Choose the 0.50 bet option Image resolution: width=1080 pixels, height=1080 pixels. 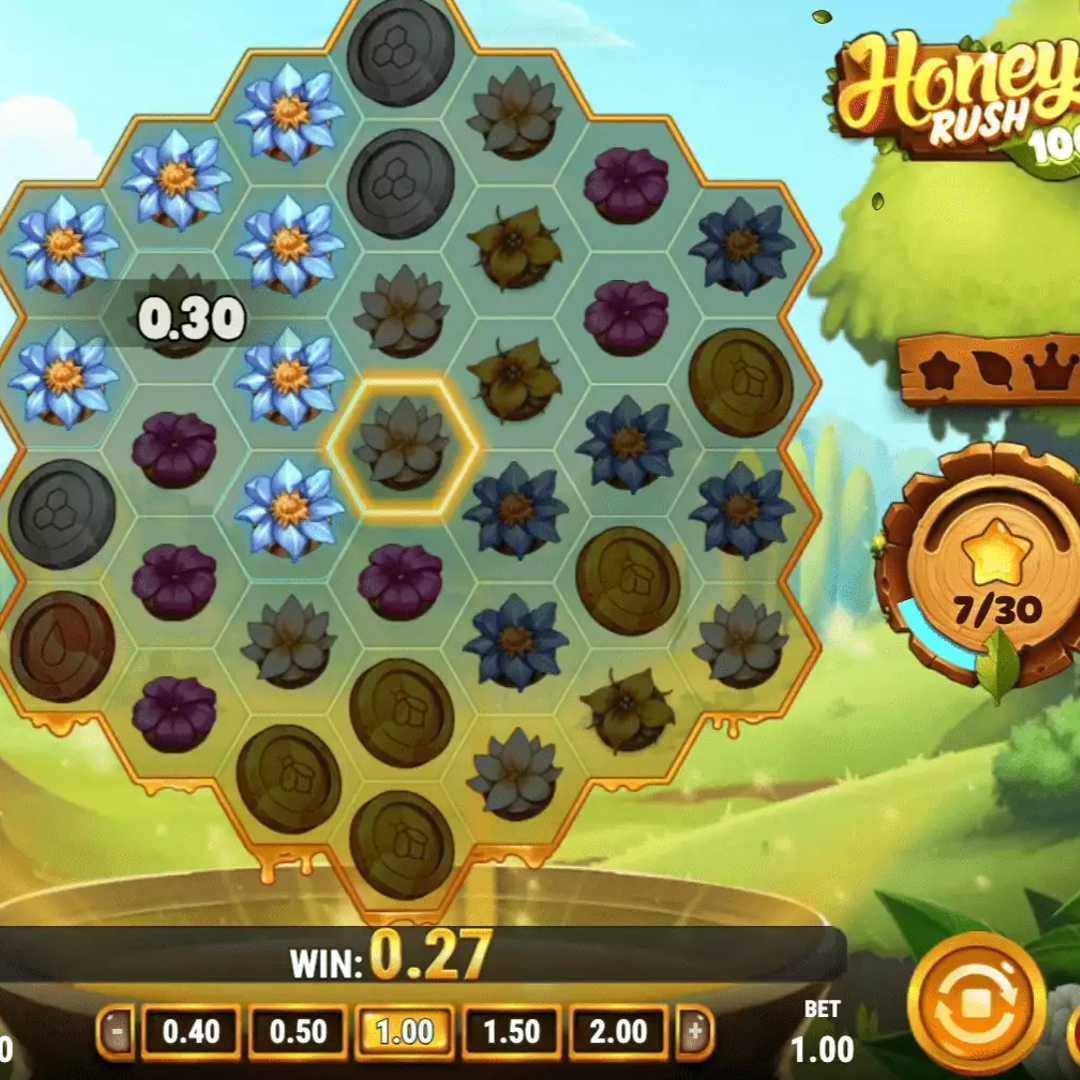pos(299,1031)
